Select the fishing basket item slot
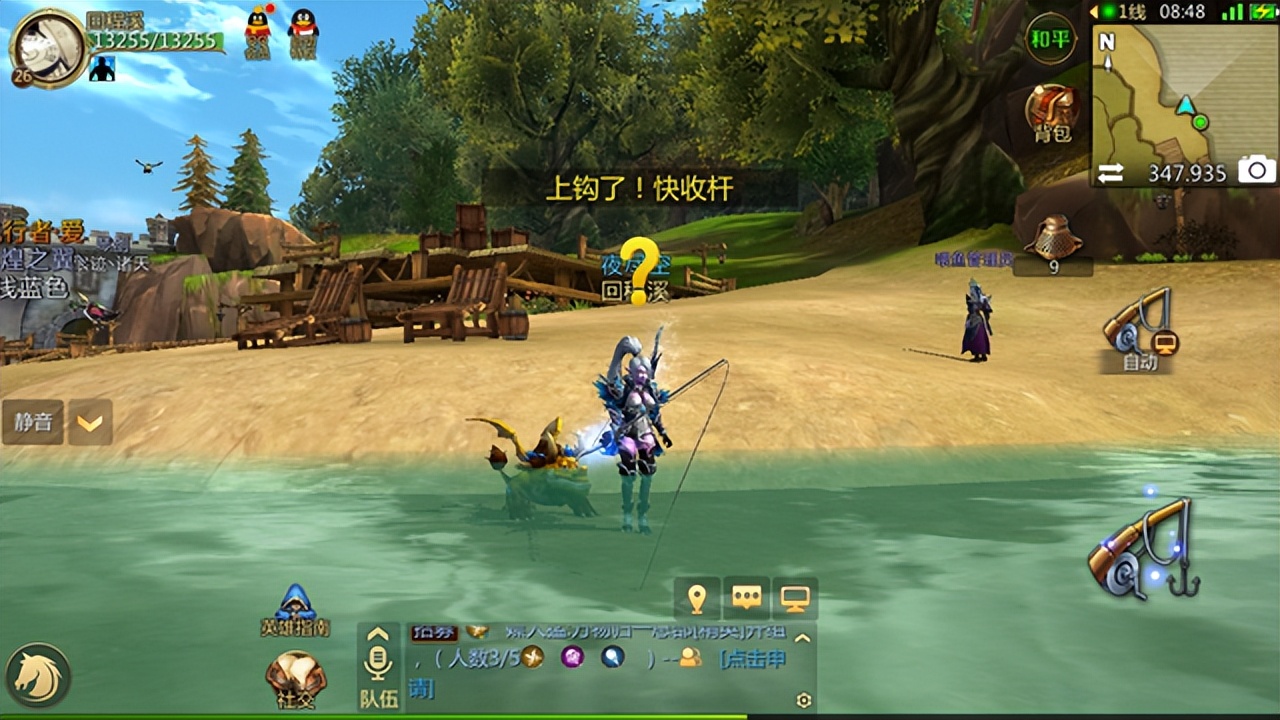Screen dimensions: 1280x720 pyautogui.click(x=1053, y=243)
